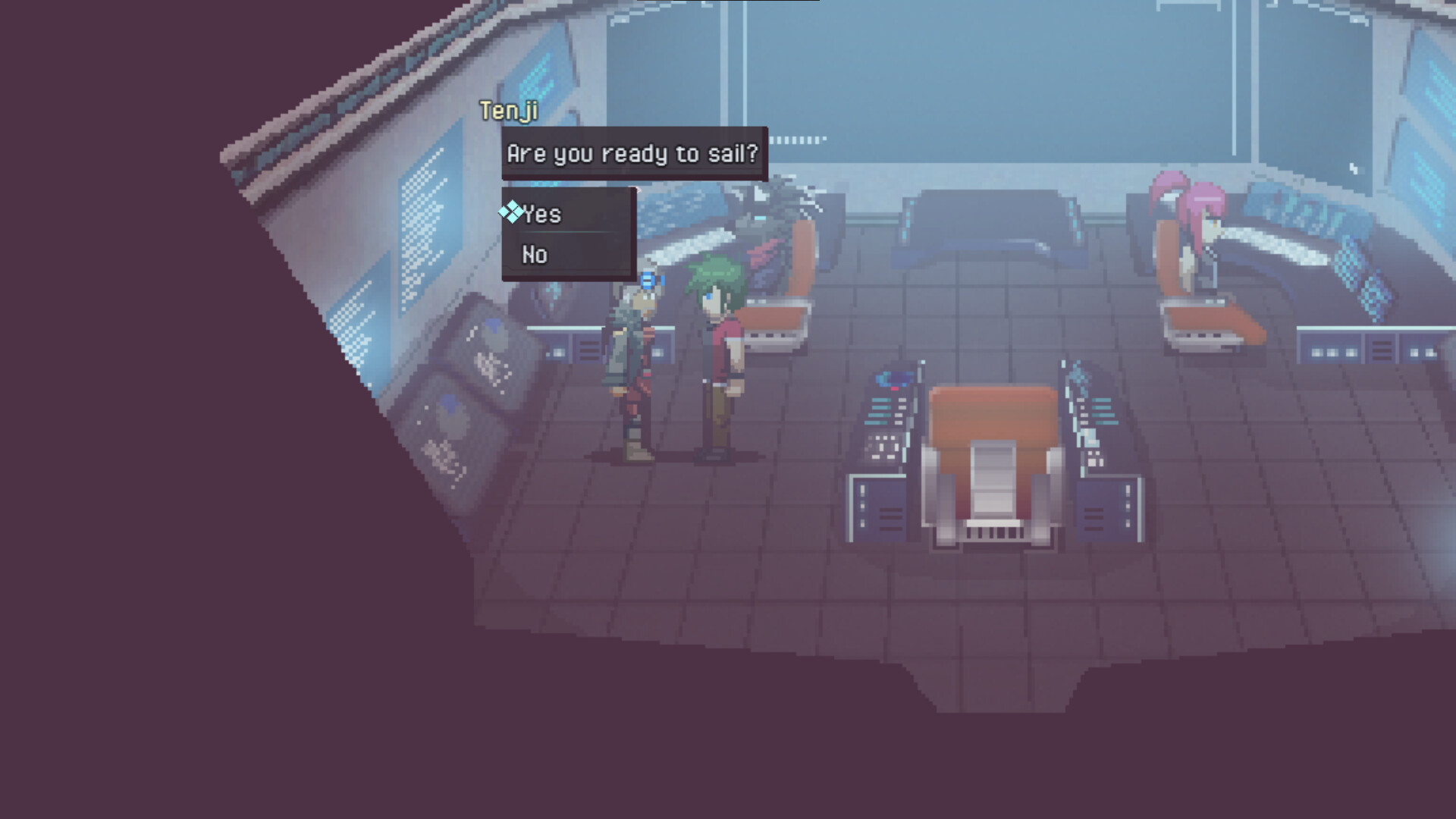Click the "Are you ready to sail?" dialog box
Image resolution: width=1456 pixels, height=819 pixels.
click(634, 154)
